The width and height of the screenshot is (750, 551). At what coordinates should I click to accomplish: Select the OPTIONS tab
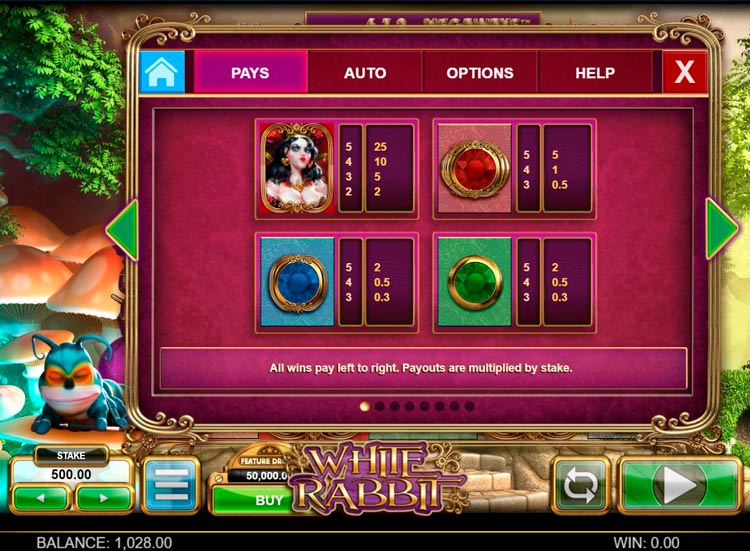pyautogui.click(x=480, y=73)
